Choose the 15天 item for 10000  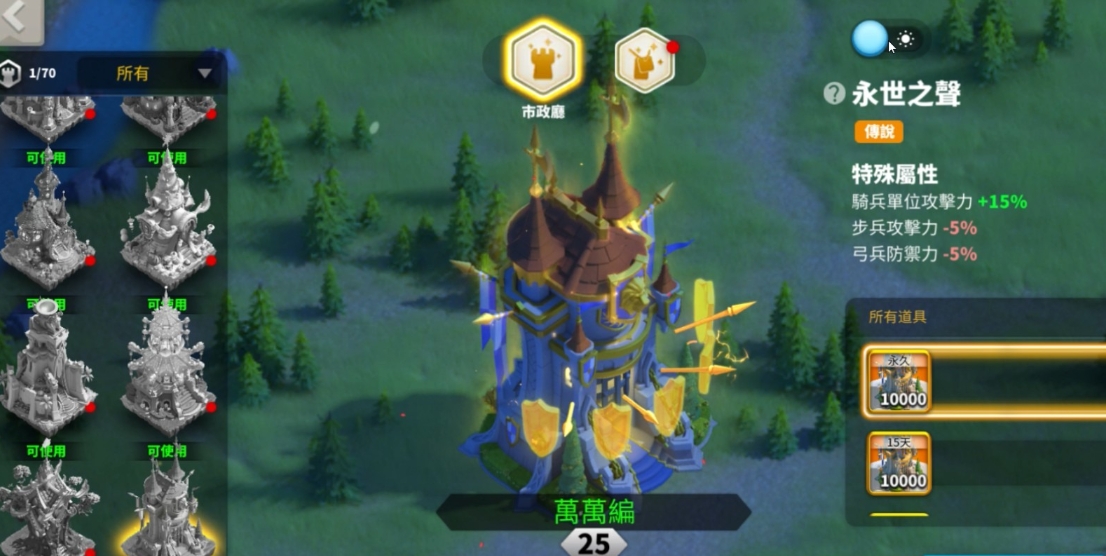pos(899,464)
